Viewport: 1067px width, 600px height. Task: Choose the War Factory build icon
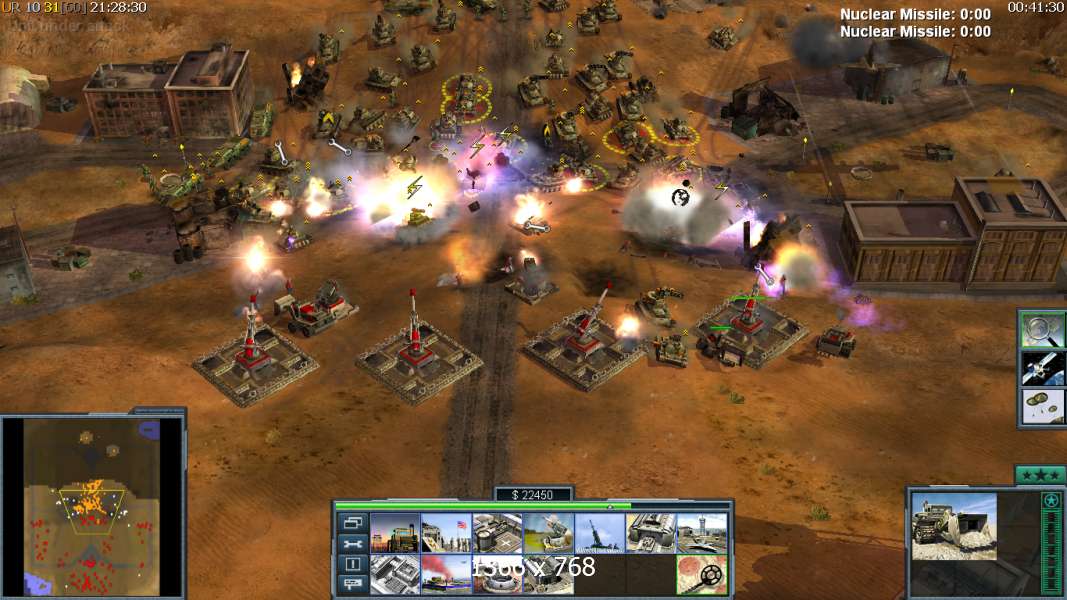(x=650, y=533)
